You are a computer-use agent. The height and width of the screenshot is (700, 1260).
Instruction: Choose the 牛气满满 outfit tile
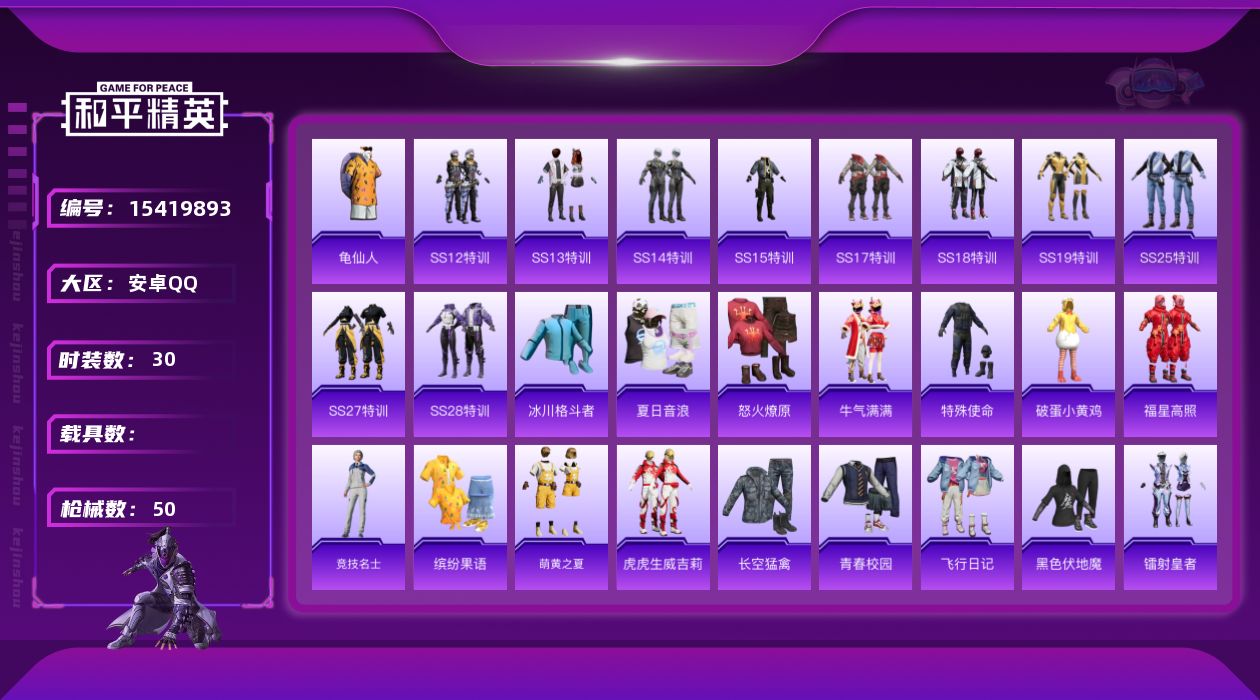click(x=865, y=363)
